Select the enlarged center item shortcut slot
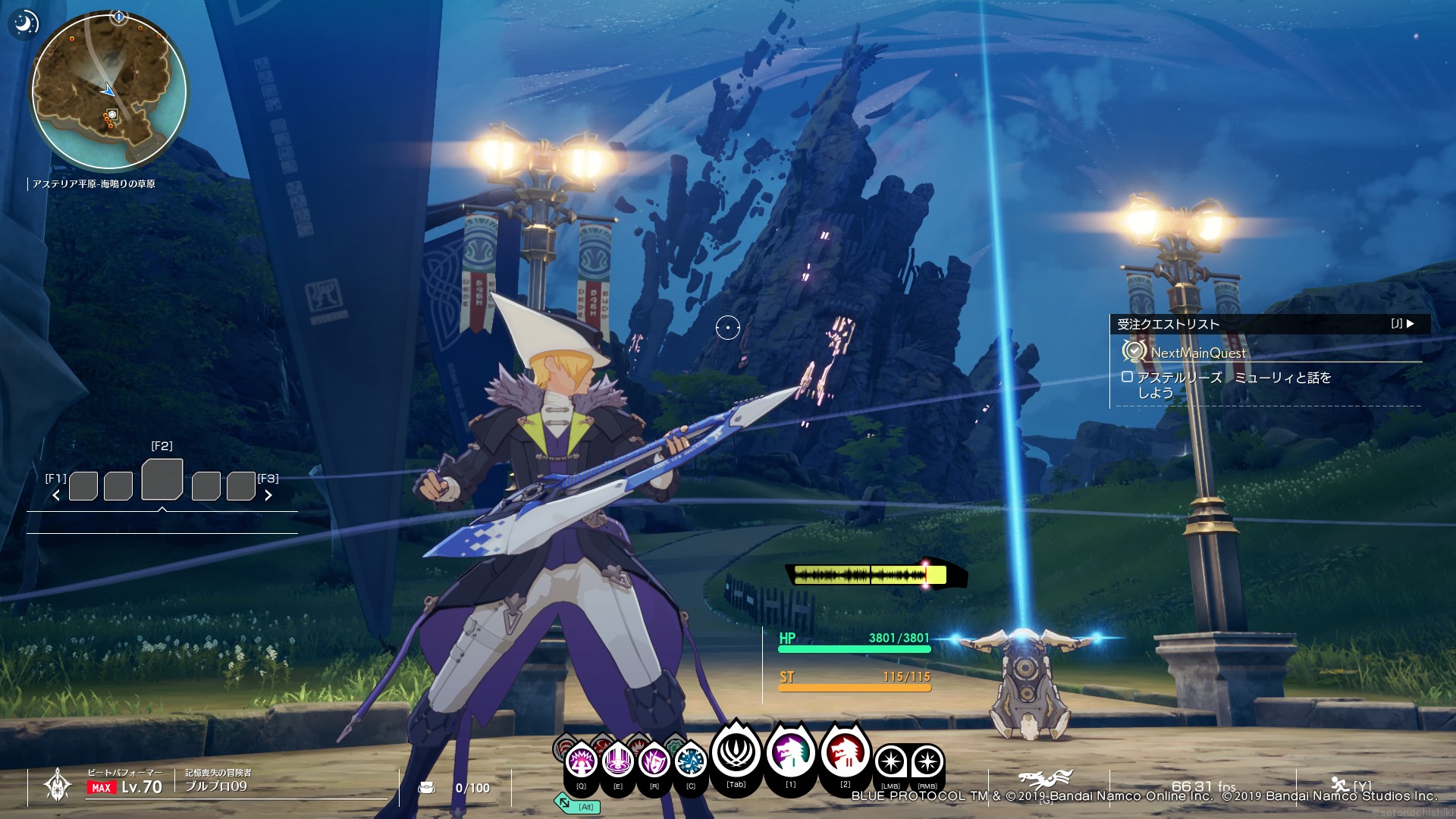Viewport: 1456px width, 819px height. 162,479
